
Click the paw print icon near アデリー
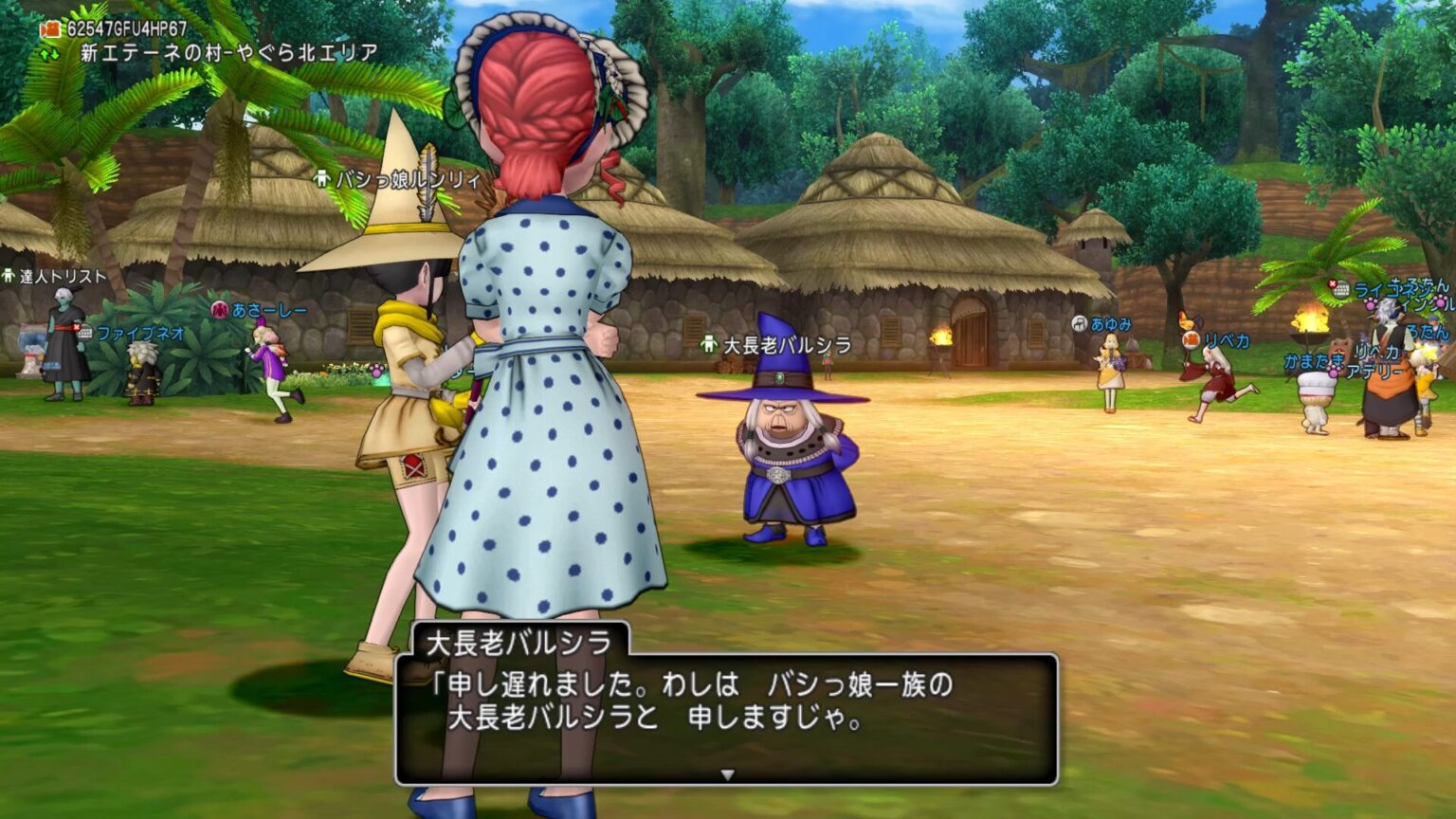[1332, 372]
